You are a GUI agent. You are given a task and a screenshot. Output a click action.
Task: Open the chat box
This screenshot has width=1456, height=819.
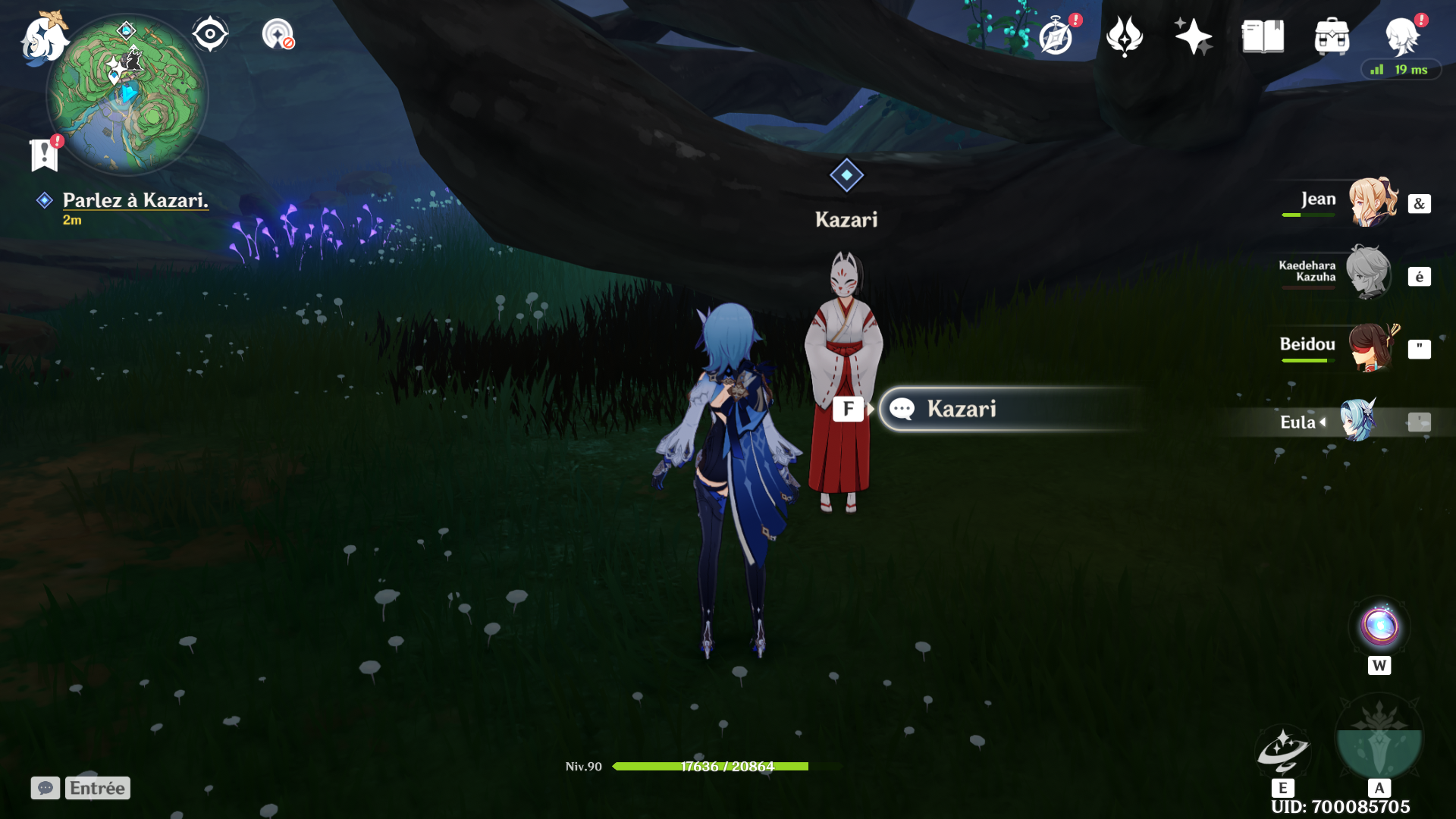[x=45, y=788]
